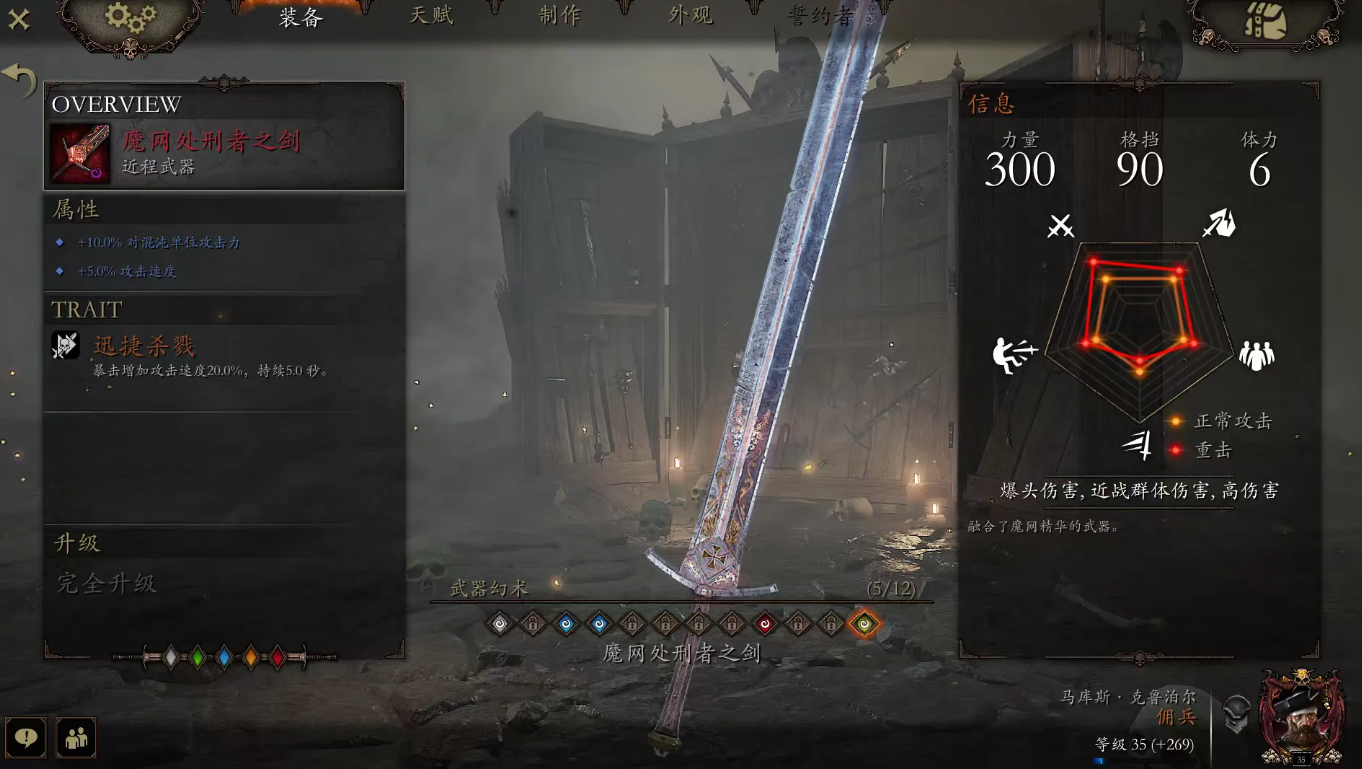Click the notification speech bubble icon bottom left

point(28,738)
